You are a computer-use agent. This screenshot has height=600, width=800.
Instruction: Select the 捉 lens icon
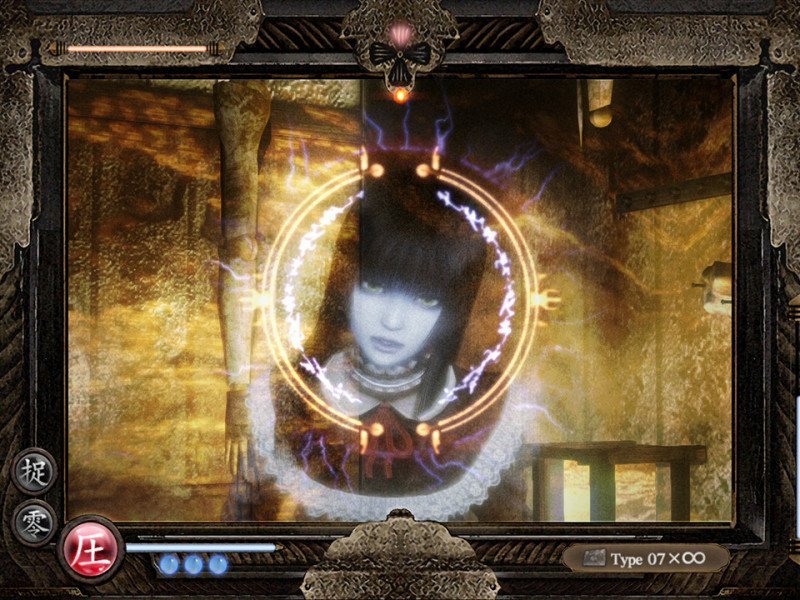click(35, 472)
